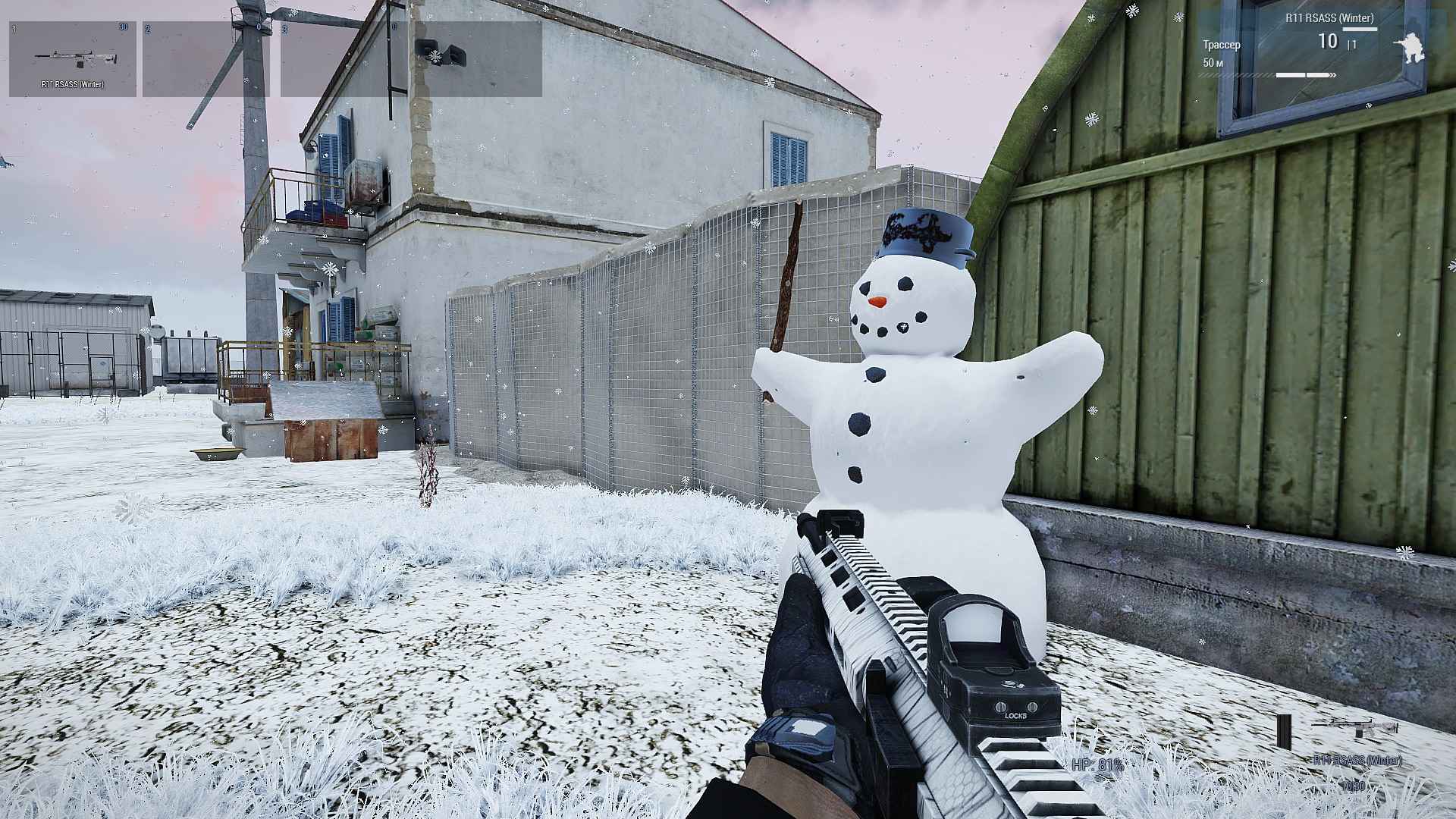Select the R11 RSASS (Winter) weapon slot
This screenshot has width=1456, height=819.
(73, 59)
